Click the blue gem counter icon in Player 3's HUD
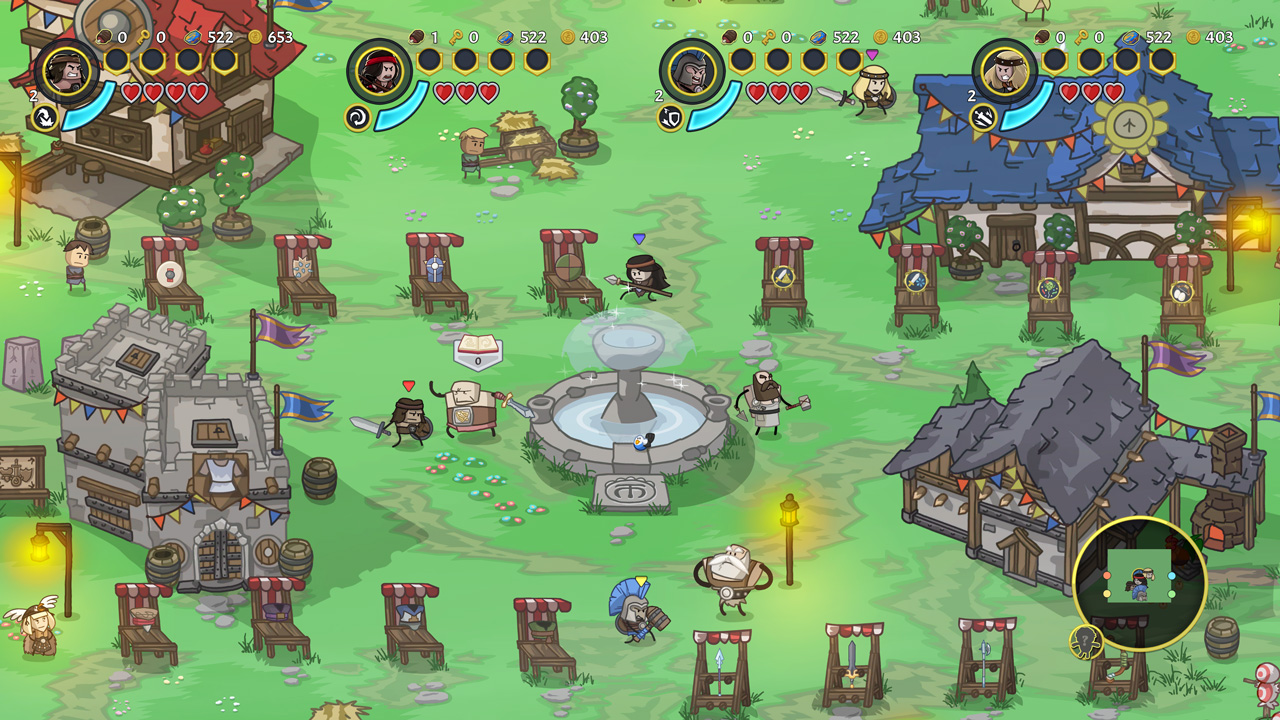Screen dimensions: 1280x720 (819, 39)
